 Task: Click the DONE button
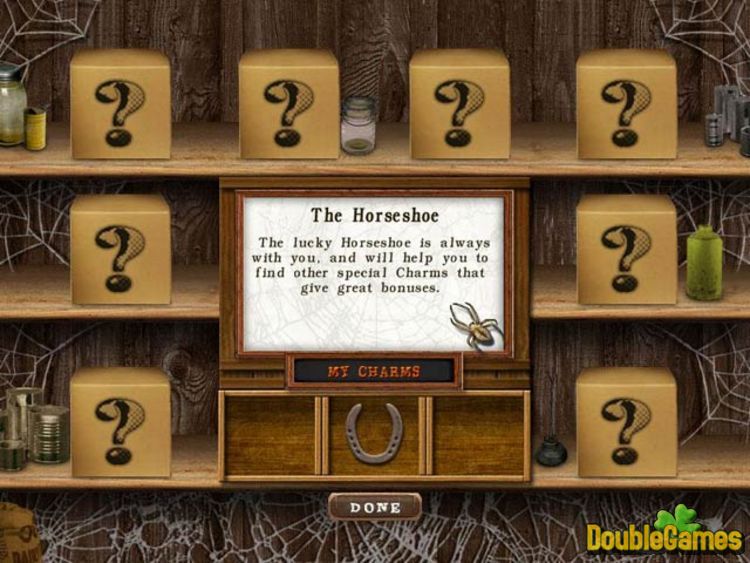[375, 507]
